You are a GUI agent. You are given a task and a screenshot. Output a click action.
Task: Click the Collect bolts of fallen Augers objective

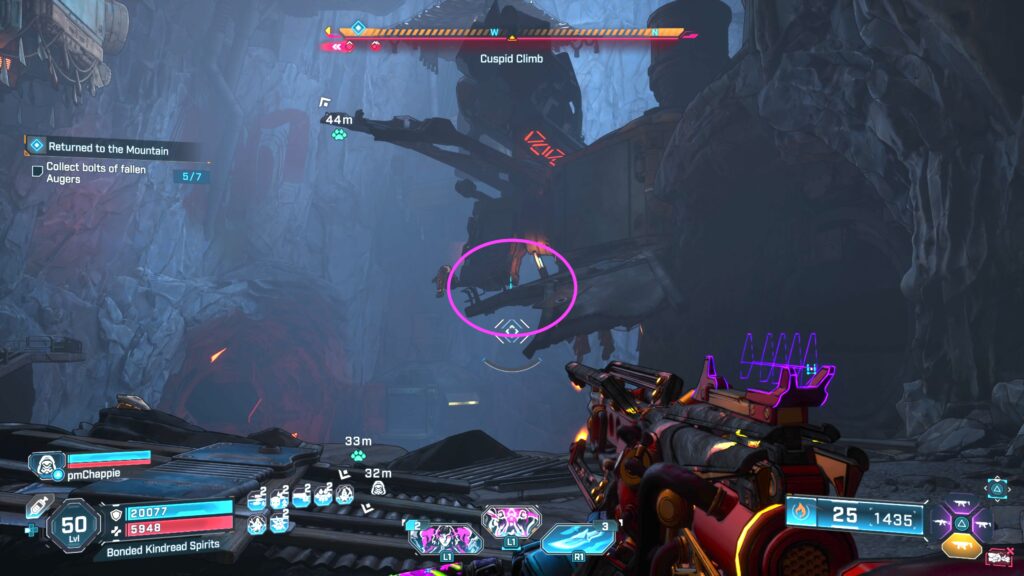pos(96,175)
